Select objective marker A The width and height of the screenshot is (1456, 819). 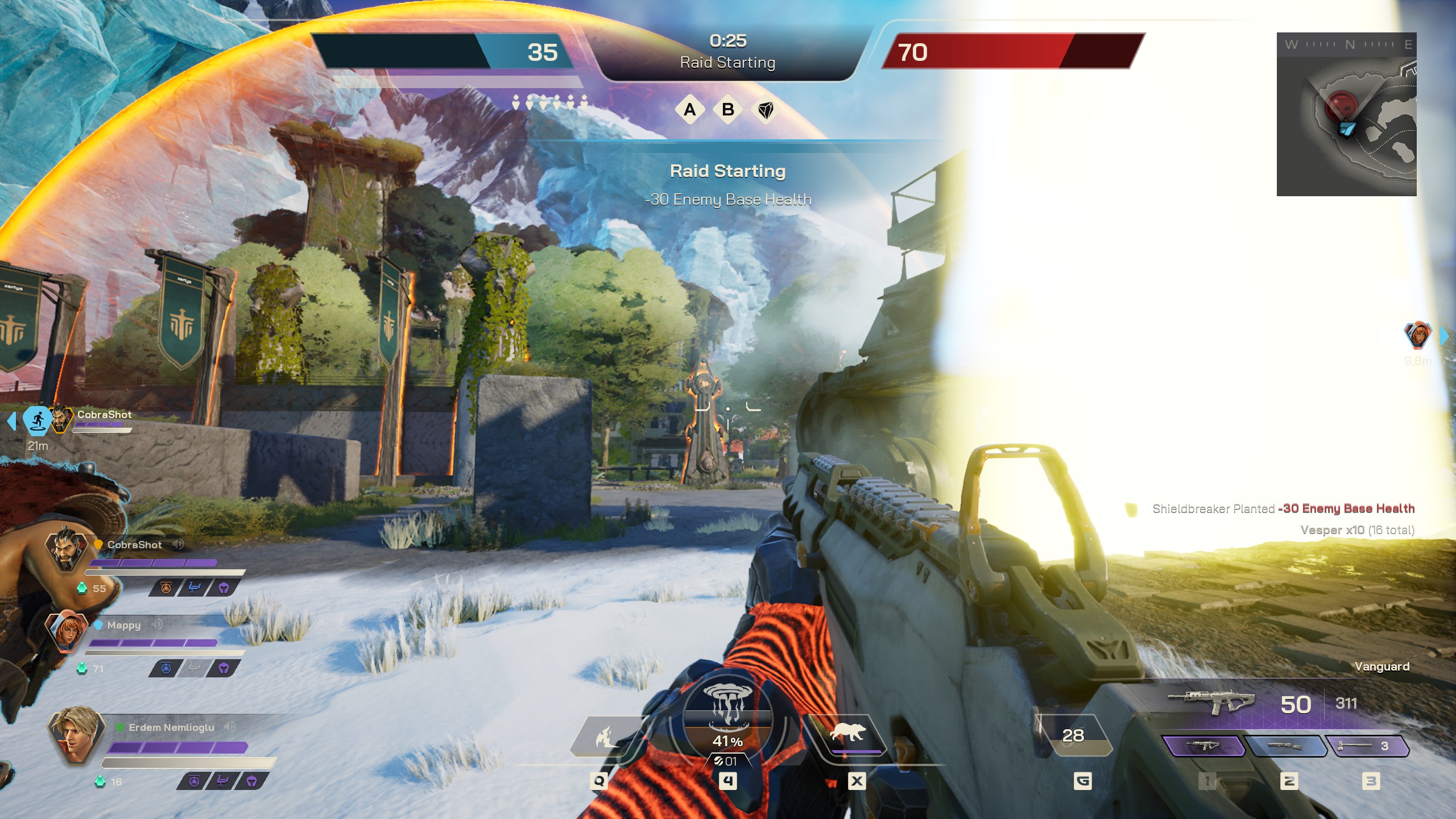[x=689, y=109]
